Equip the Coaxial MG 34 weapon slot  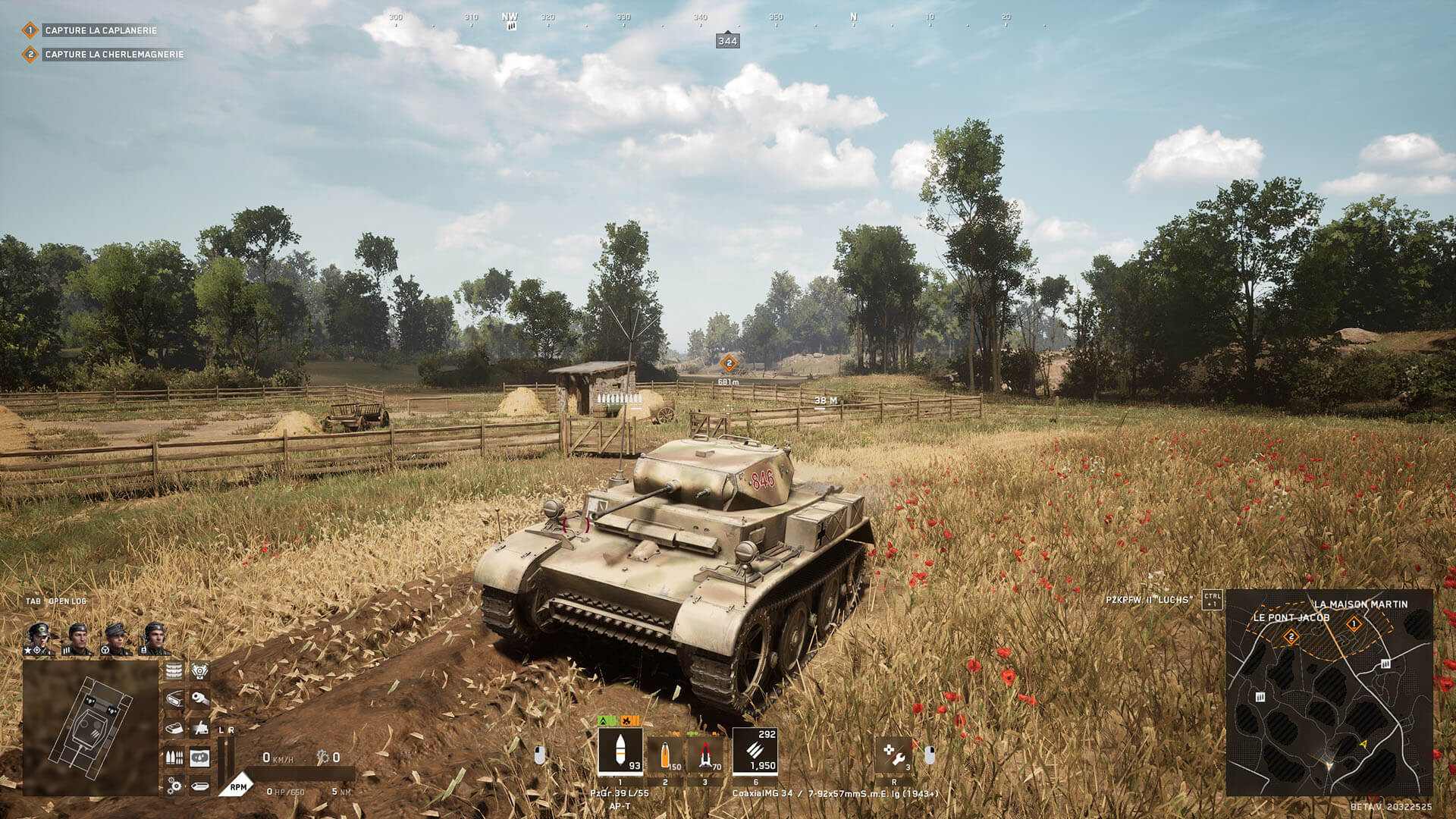tap(755, 752)
